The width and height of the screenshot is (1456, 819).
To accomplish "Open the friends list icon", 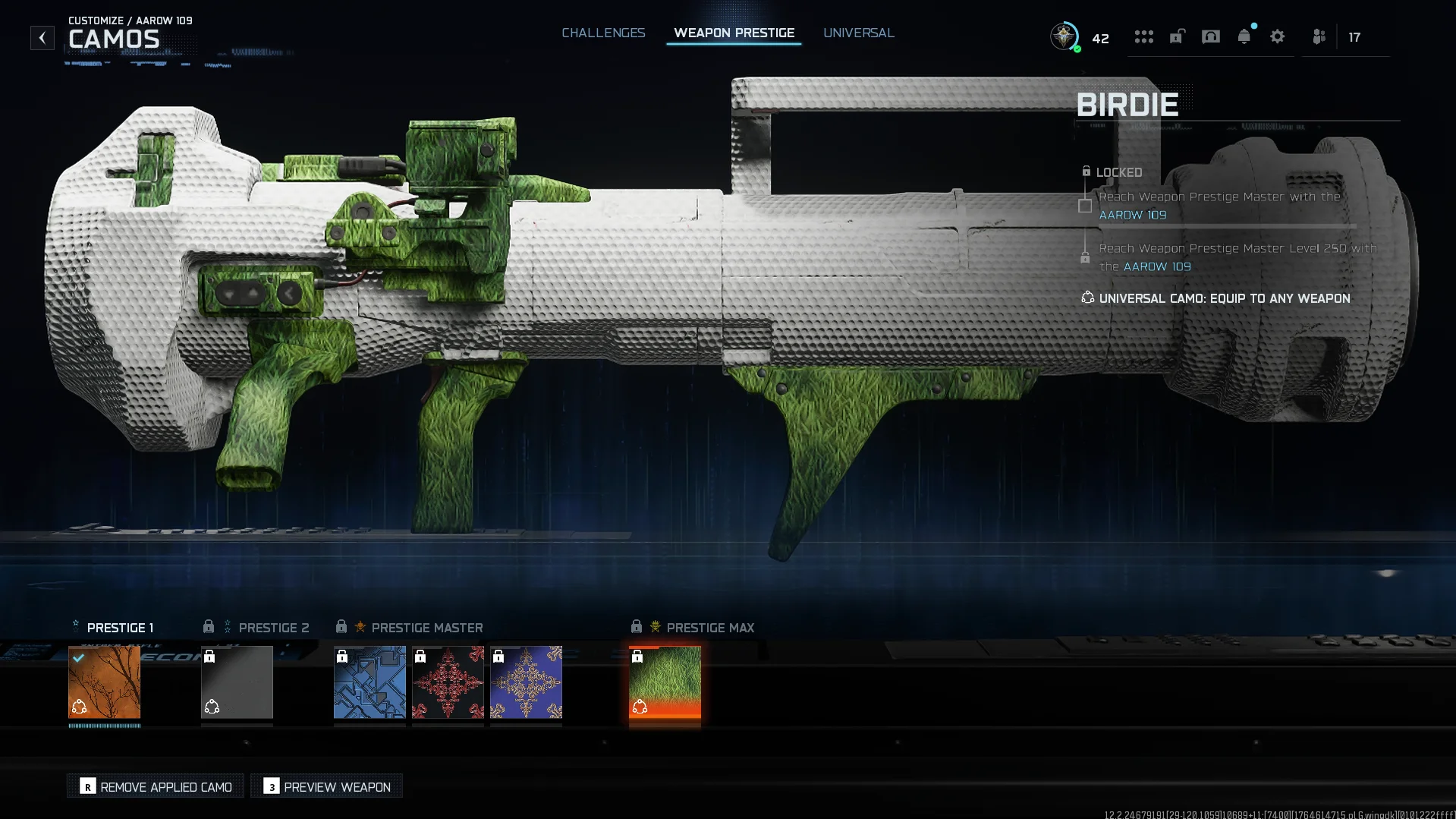I will point(1319,36).
